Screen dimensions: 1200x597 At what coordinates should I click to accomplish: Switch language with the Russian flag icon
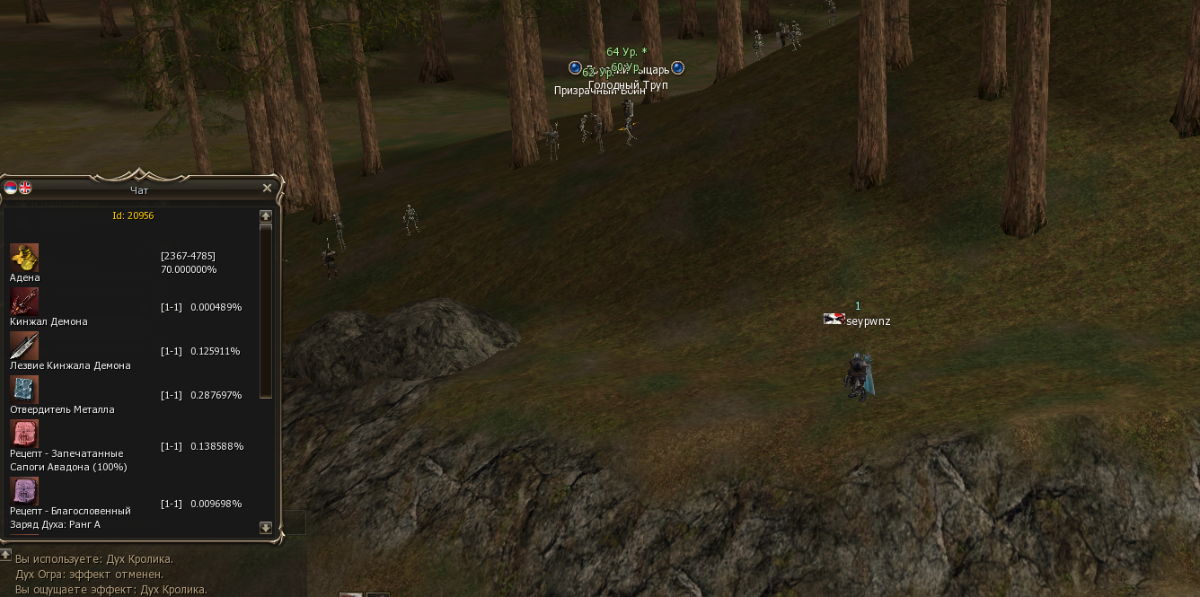tap(11, 188)
